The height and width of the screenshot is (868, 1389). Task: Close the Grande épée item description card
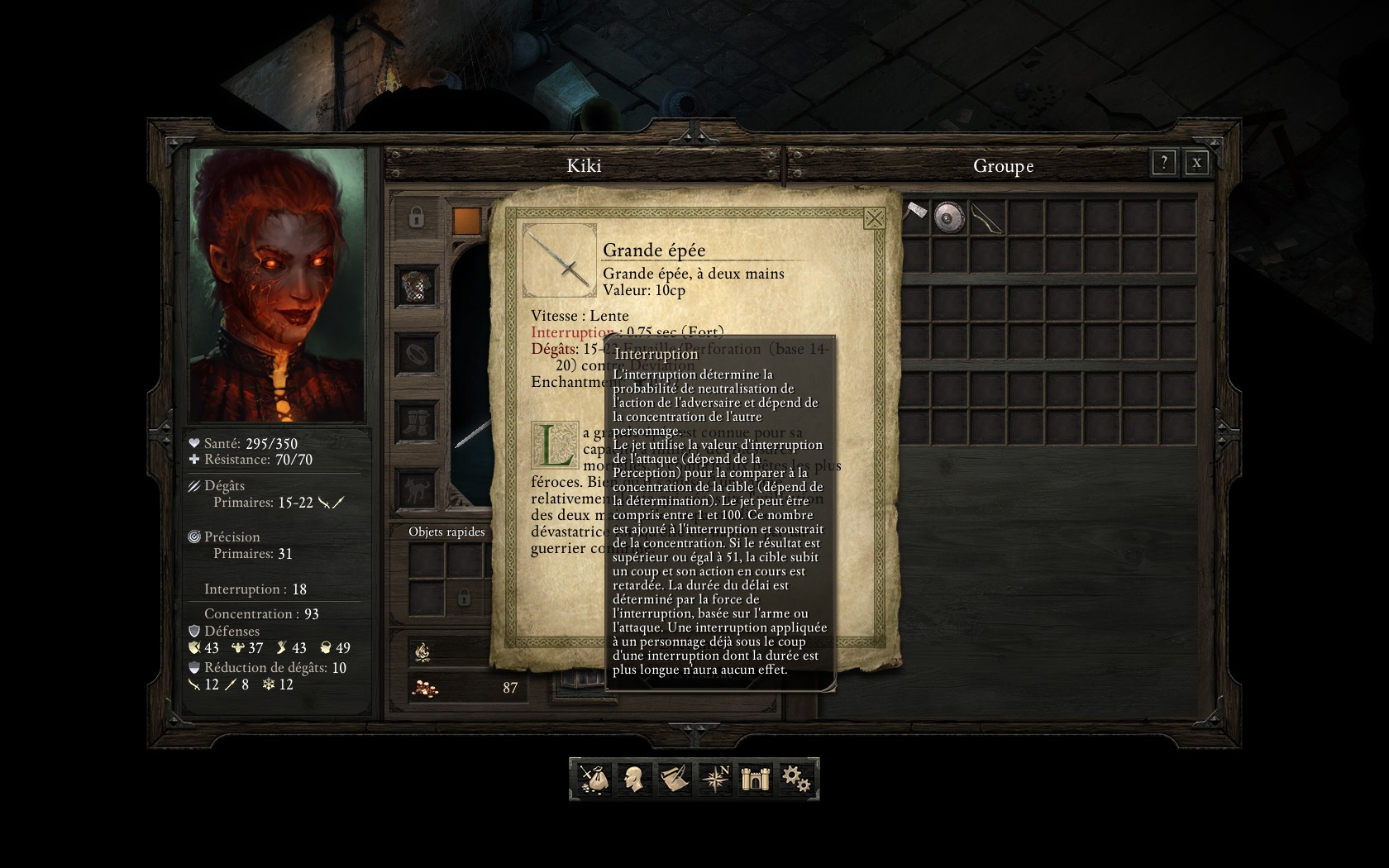tap(875, 220)
